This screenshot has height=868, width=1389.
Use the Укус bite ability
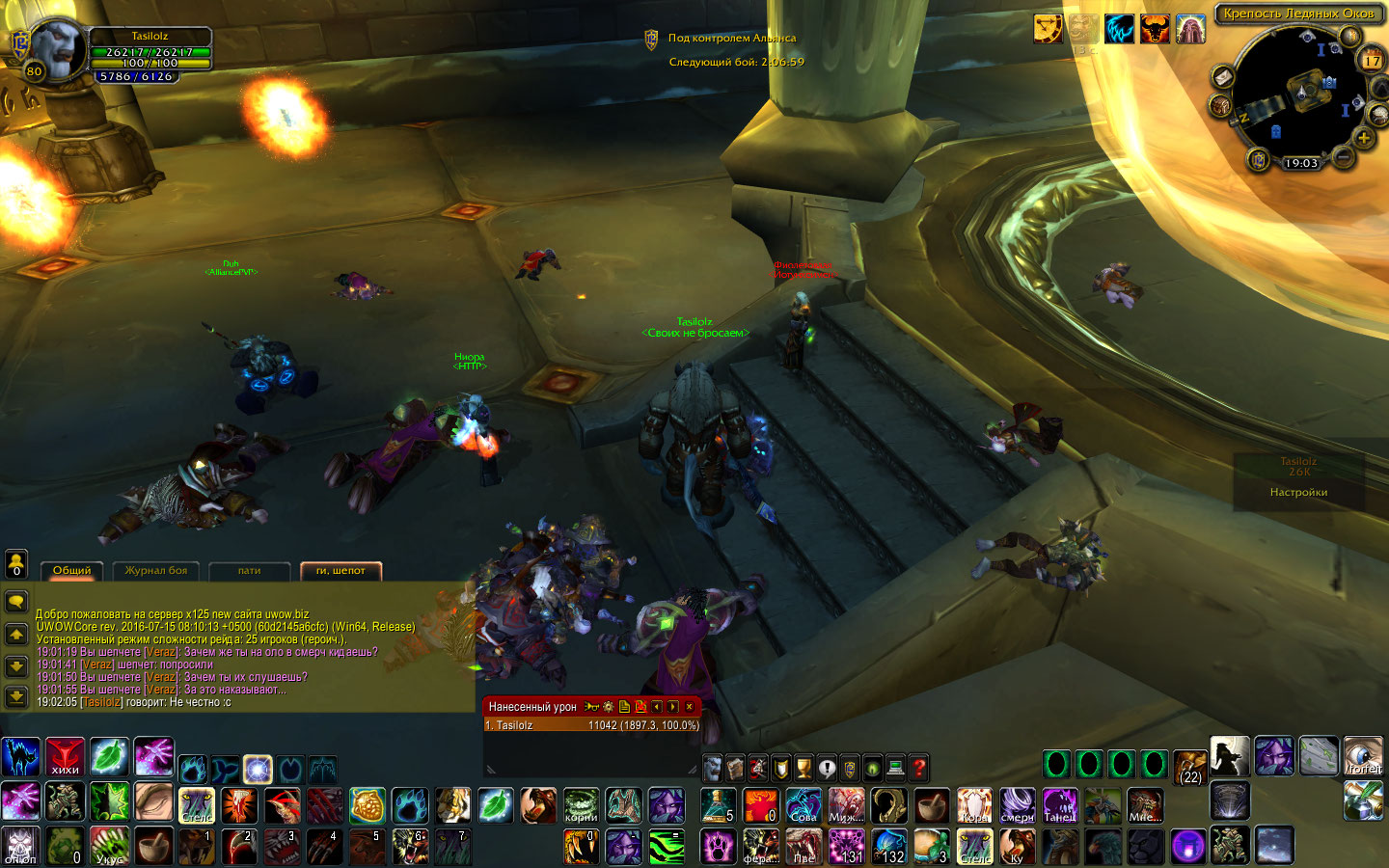click(109, 846)
